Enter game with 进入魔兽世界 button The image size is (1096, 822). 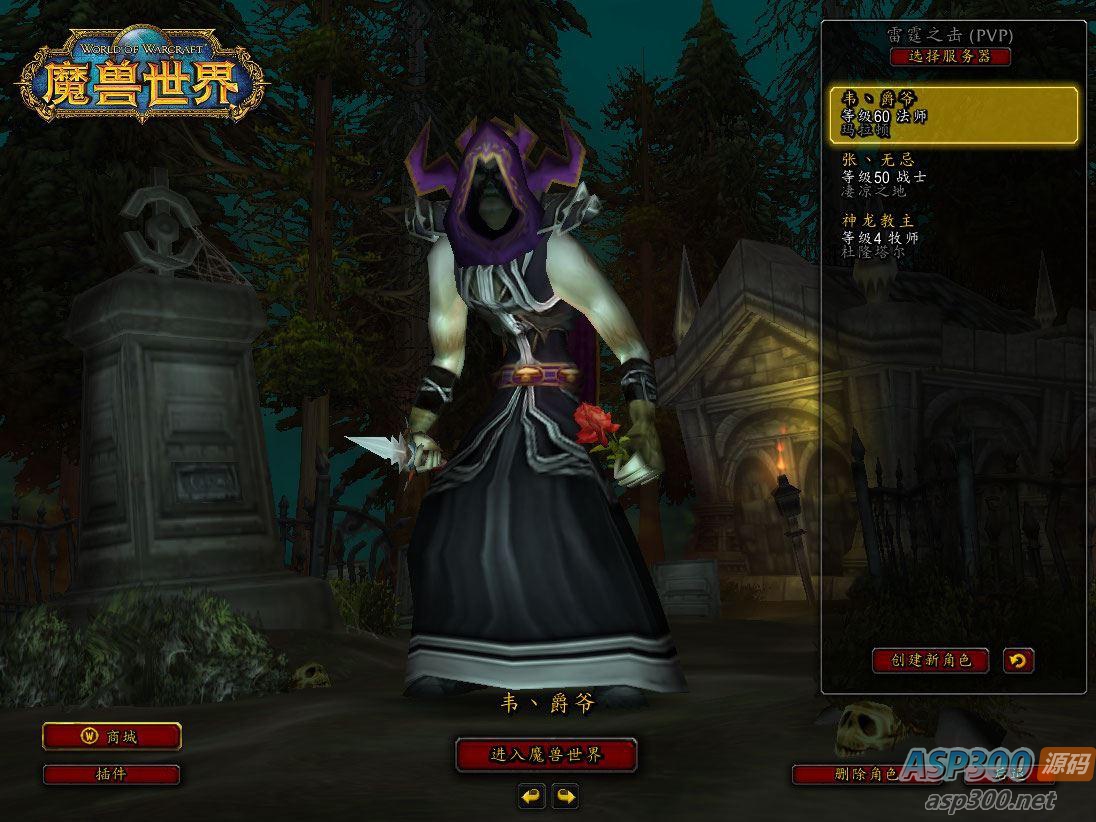point(546,755)
